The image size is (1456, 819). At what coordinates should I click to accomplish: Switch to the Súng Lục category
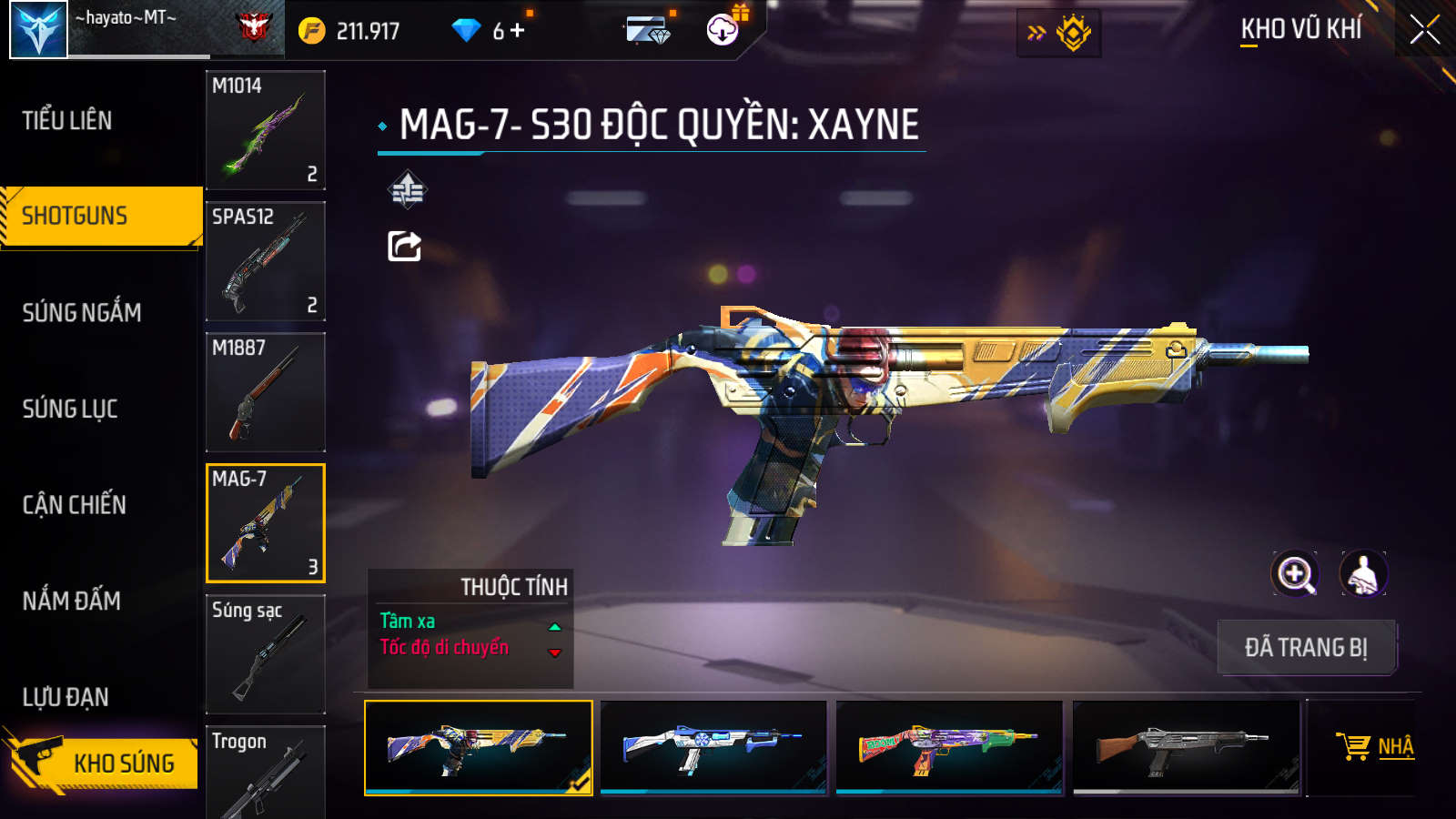click(70, 409)
